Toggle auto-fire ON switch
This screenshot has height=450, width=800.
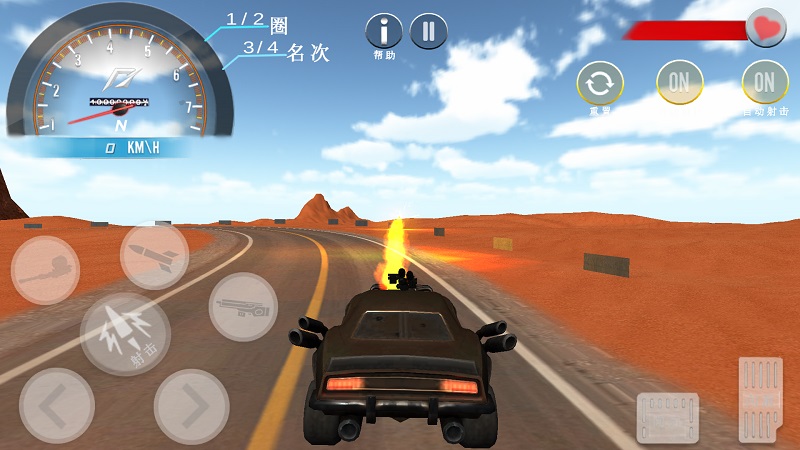[x=765, y=83]
